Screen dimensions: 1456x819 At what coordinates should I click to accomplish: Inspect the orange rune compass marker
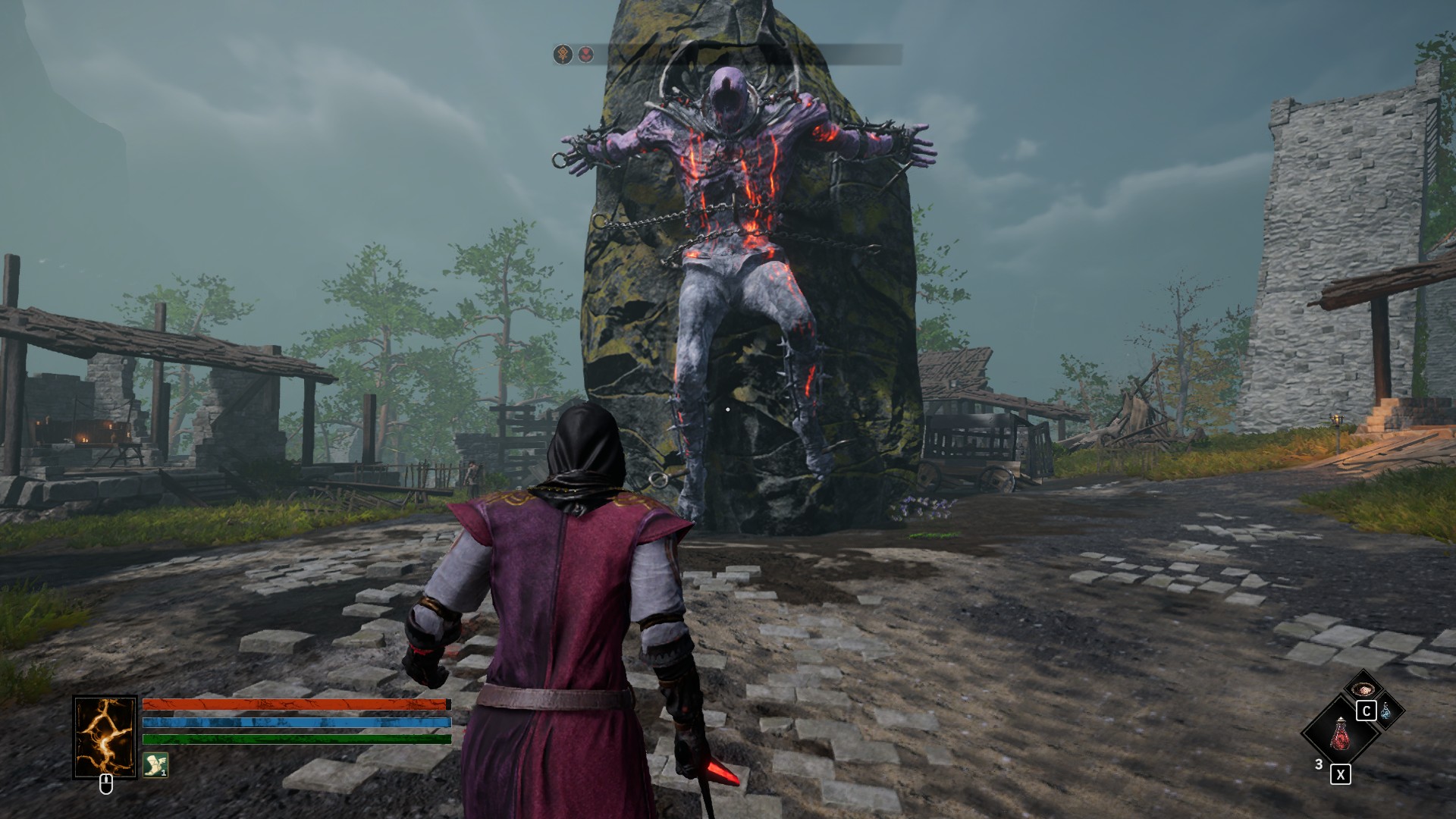563,55
